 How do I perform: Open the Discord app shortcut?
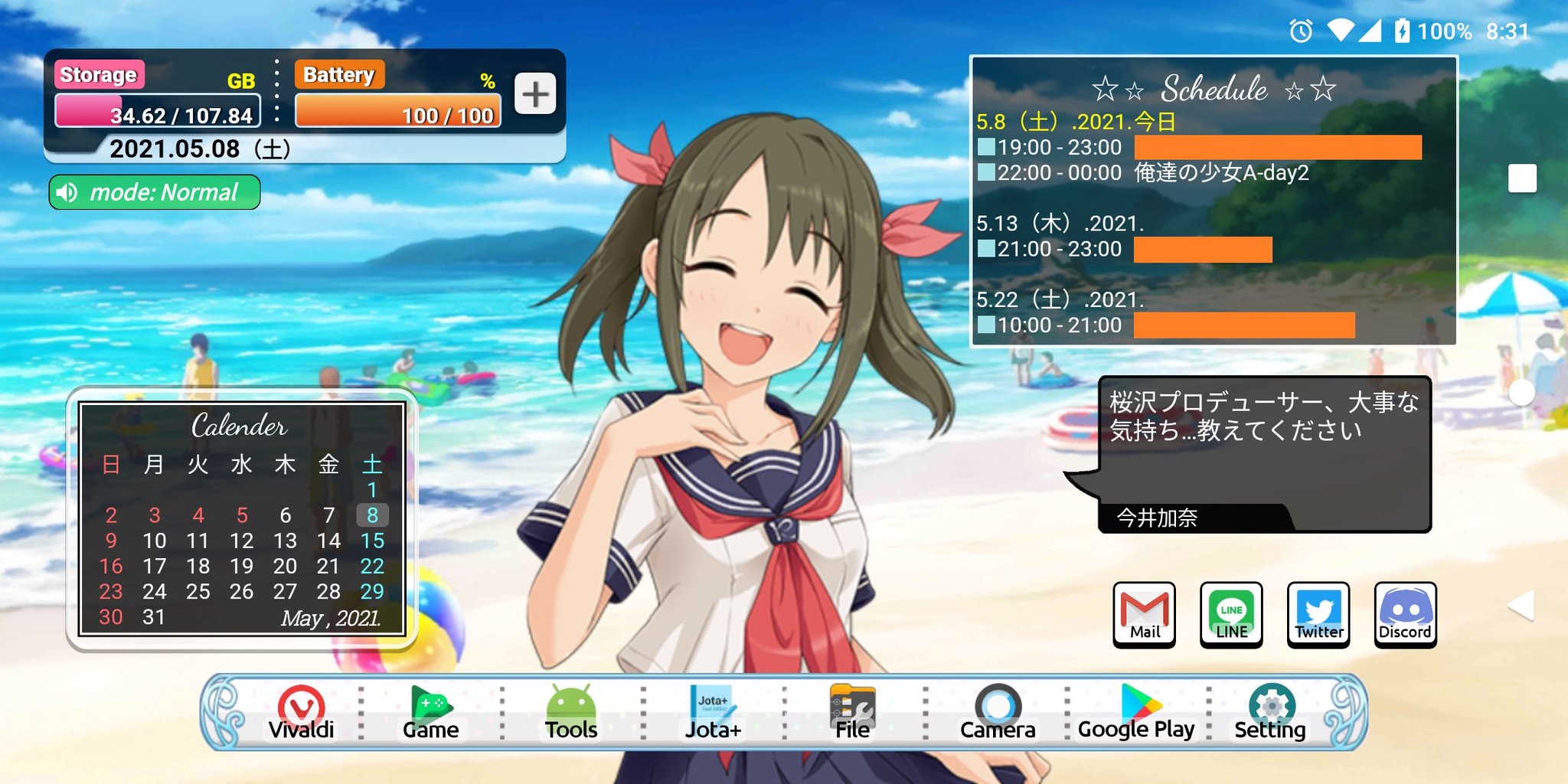[1405, 615]
